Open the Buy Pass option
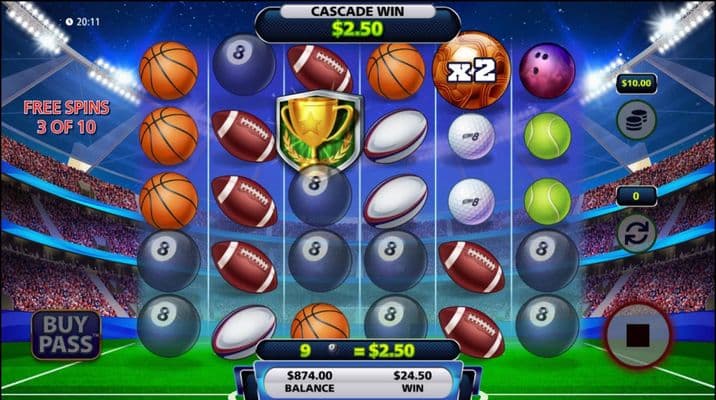The width and height of the screenshot is (716, 400). (x=66, y=335)
